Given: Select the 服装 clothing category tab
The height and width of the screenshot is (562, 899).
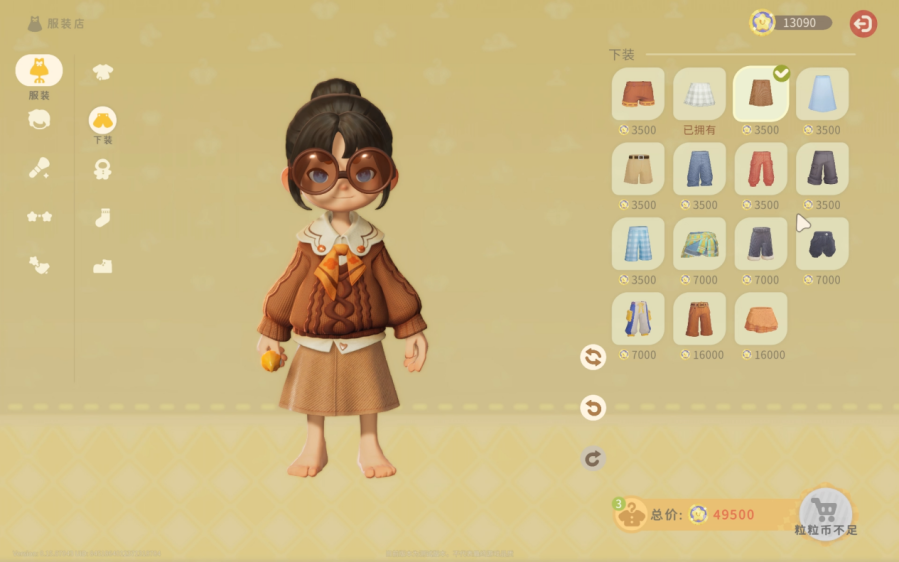Looking at the screenshot, I should 39,71.
